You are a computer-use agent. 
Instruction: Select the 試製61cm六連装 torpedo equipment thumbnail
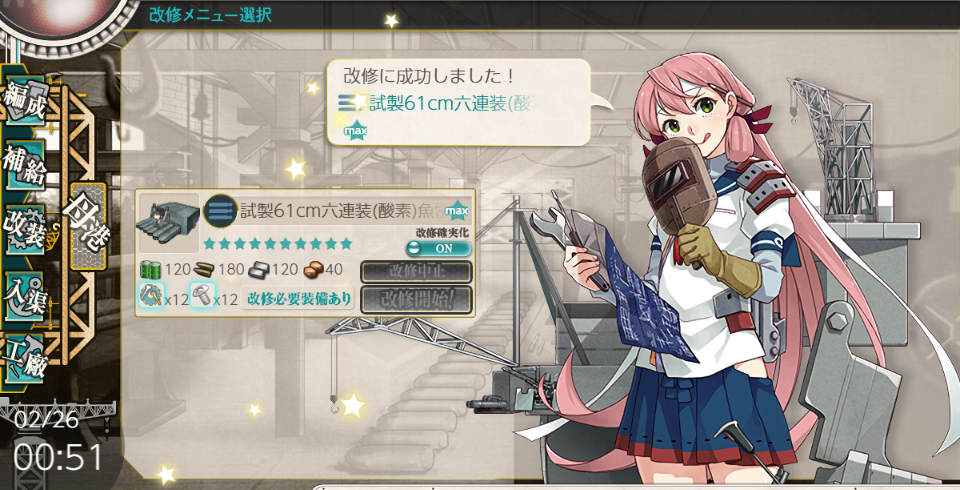tap(167, 223)
